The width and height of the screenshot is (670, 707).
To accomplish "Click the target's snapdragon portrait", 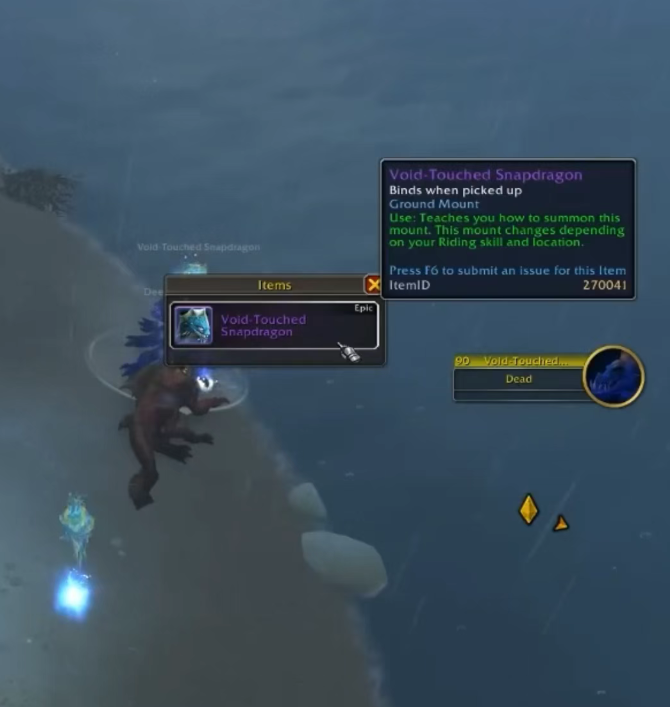I will click(612, 376).
